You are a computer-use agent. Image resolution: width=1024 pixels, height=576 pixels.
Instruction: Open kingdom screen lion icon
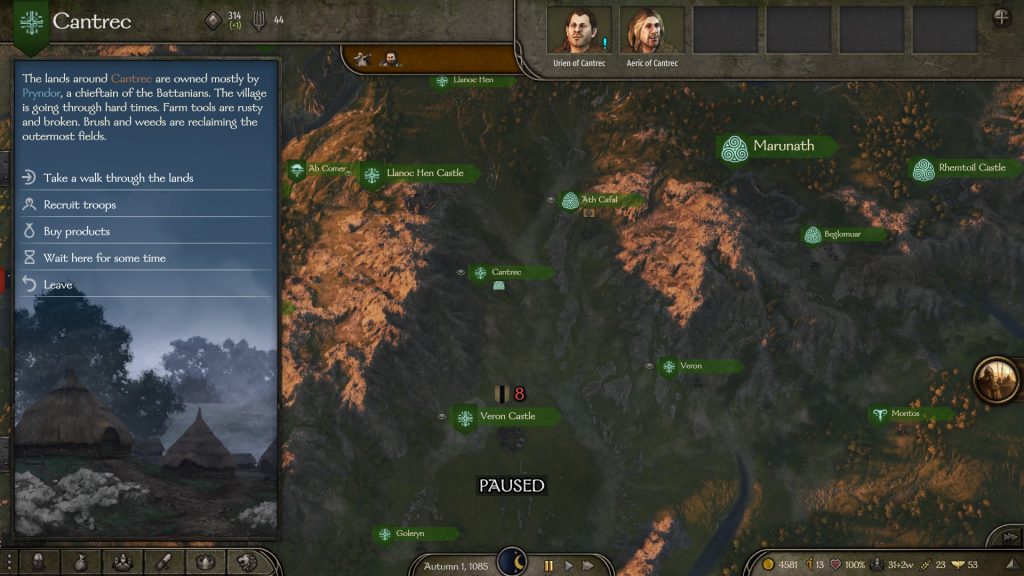247,563
